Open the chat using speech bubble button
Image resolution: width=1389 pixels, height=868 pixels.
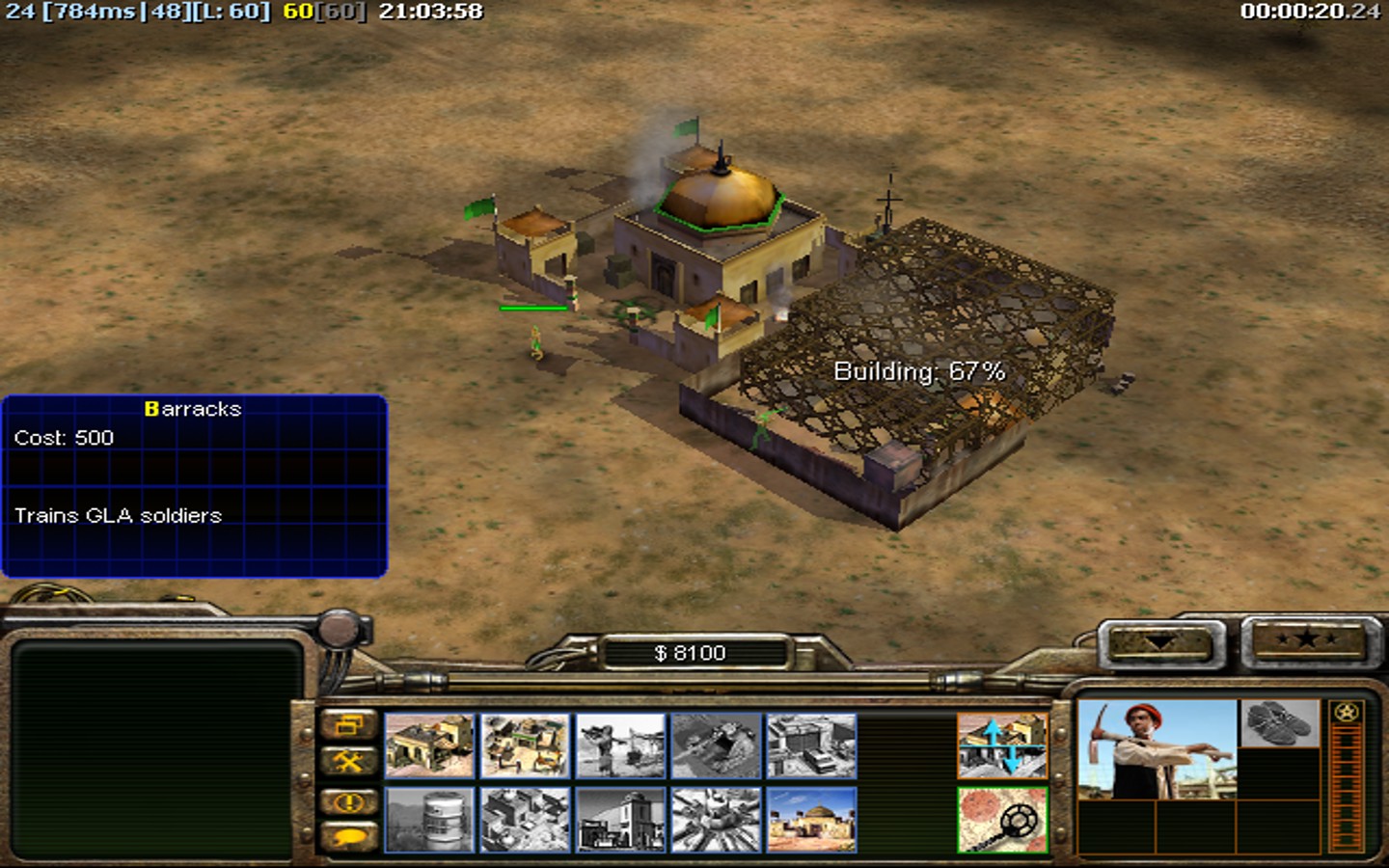pos(348,837)
